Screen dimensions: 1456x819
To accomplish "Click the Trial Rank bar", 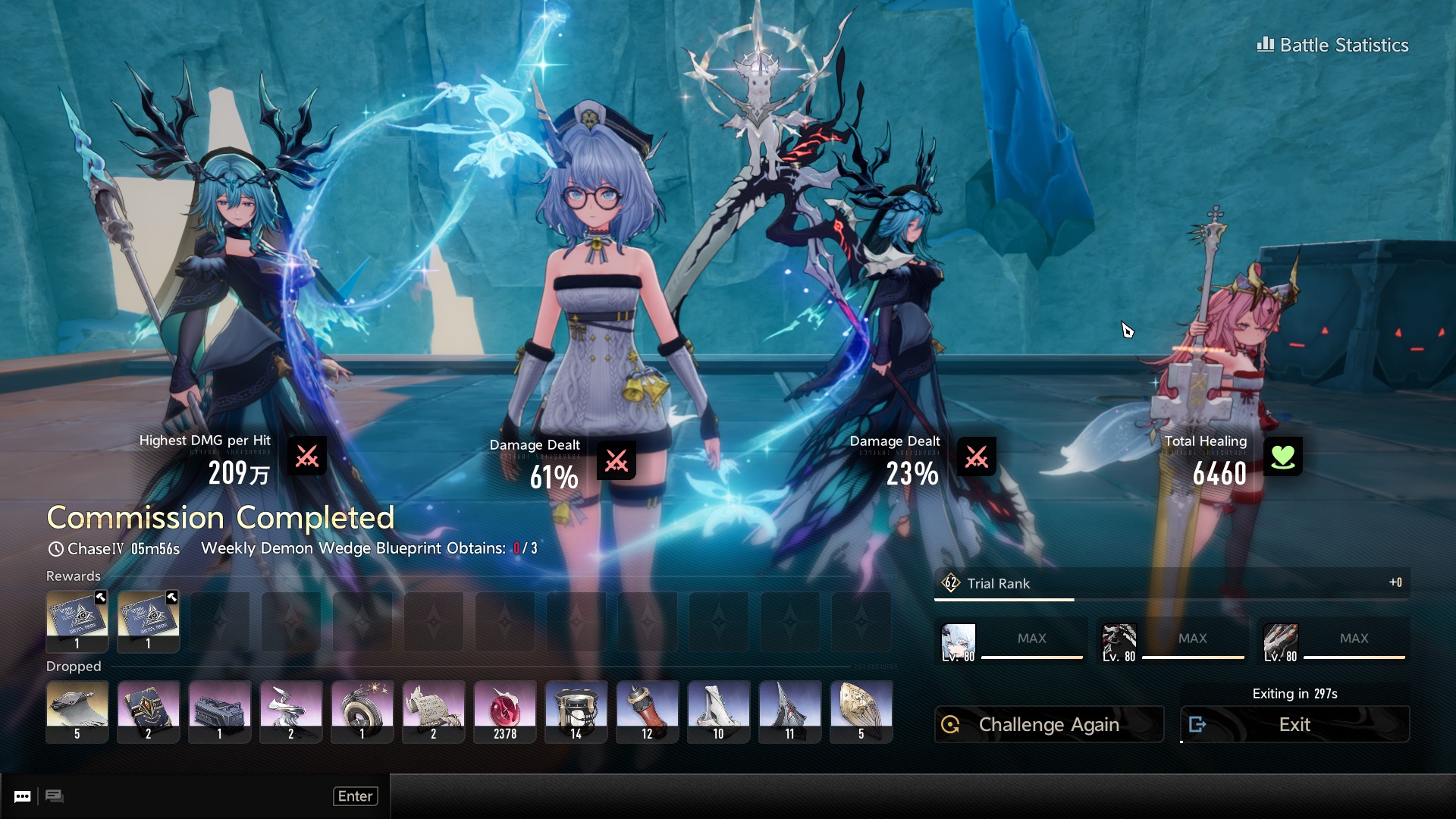I will (x=1172, y=584).
